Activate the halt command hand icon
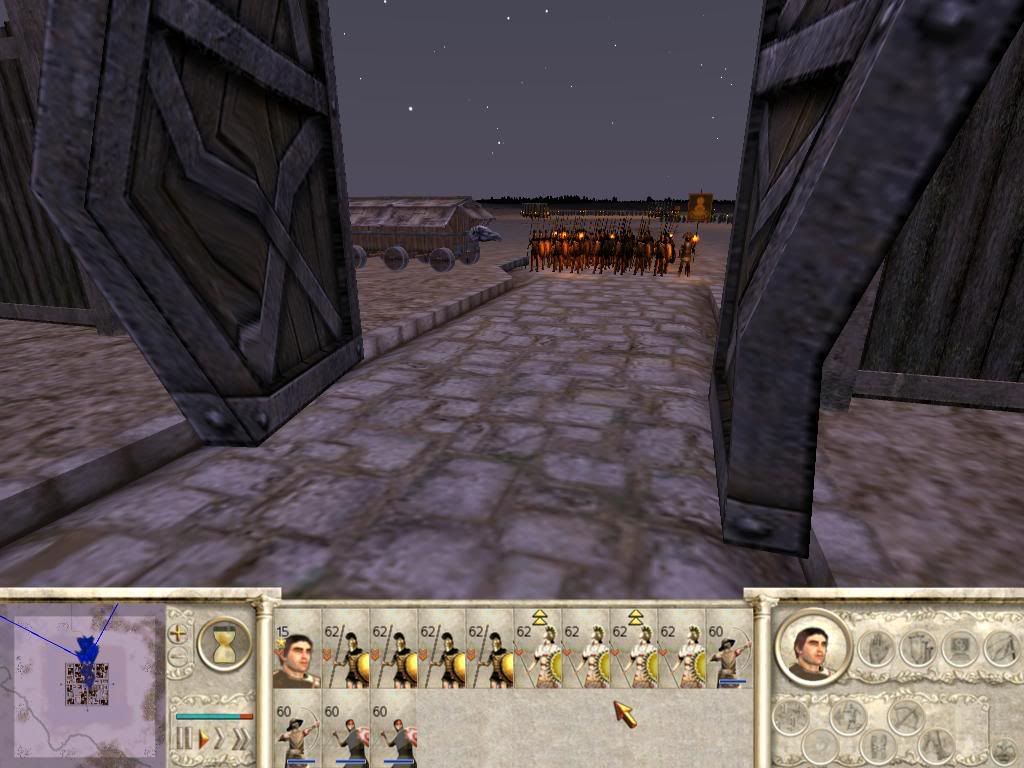This screenshot has height=768, width=1024. coord(875,647)
